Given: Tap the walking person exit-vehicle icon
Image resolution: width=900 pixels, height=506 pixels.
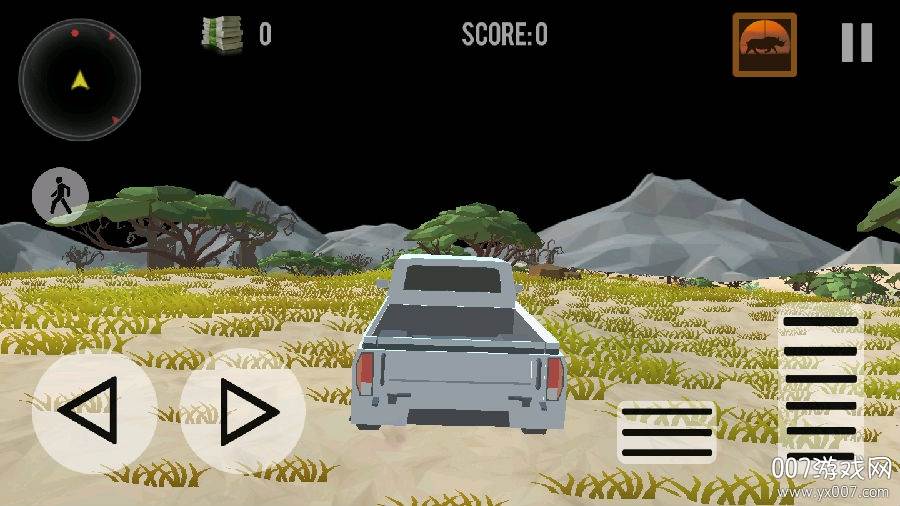Looking at the screenshot, I should tap(60, 195).
